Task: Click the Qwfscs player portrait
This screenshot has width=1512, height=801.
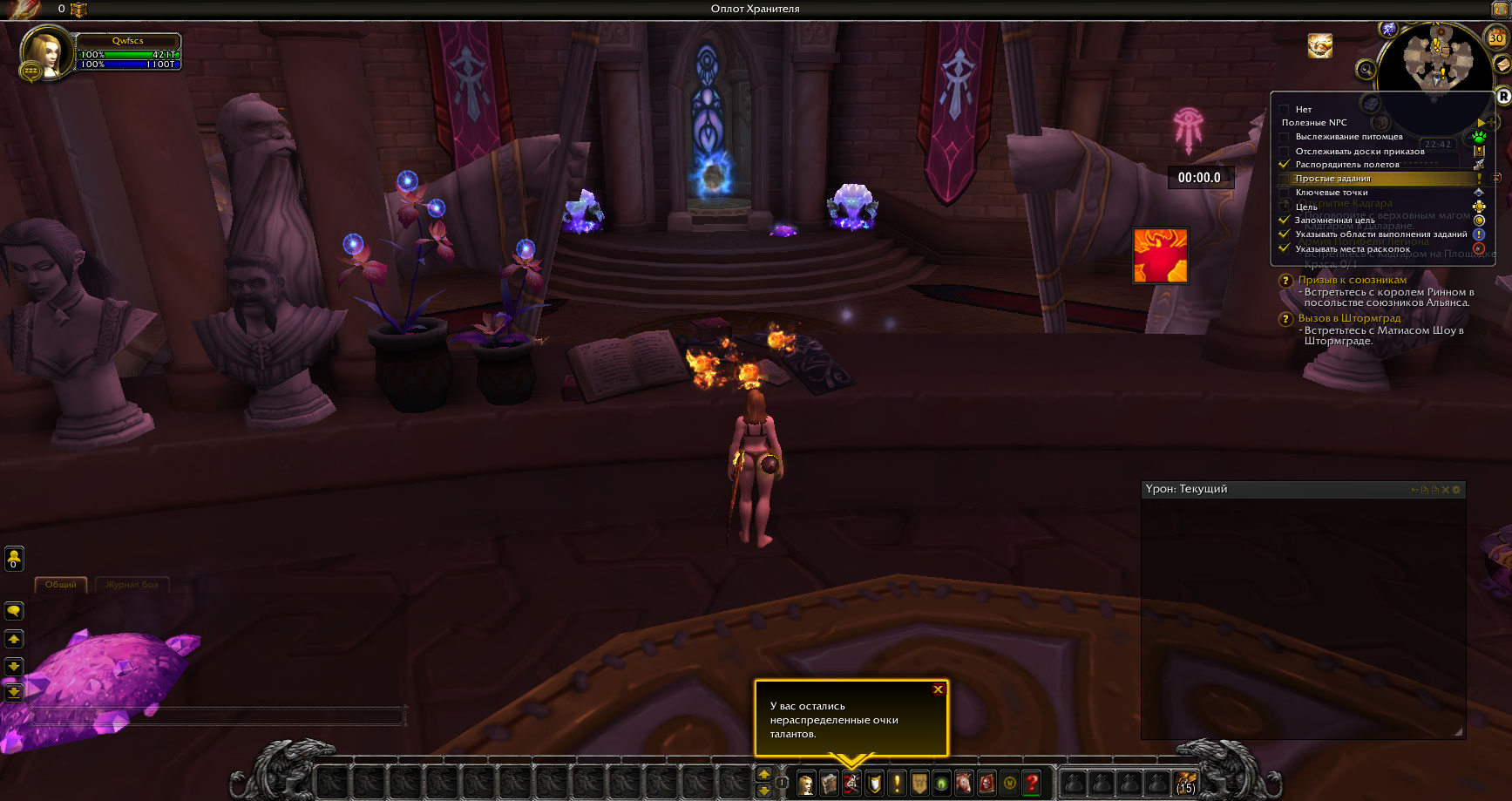Action: pos(44,54)
